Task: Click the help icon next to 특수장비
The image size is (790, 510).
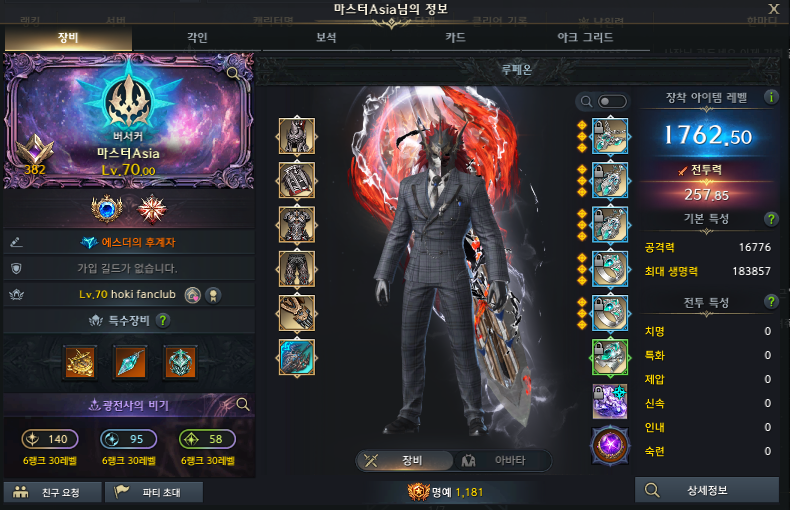Action: [x=163, y=320]
